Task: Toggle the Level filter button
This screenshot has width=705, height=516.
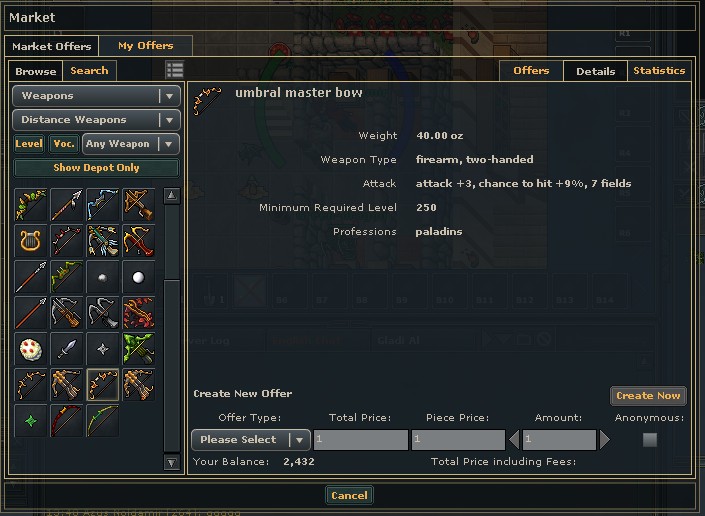Action: (x=29, y=144)
